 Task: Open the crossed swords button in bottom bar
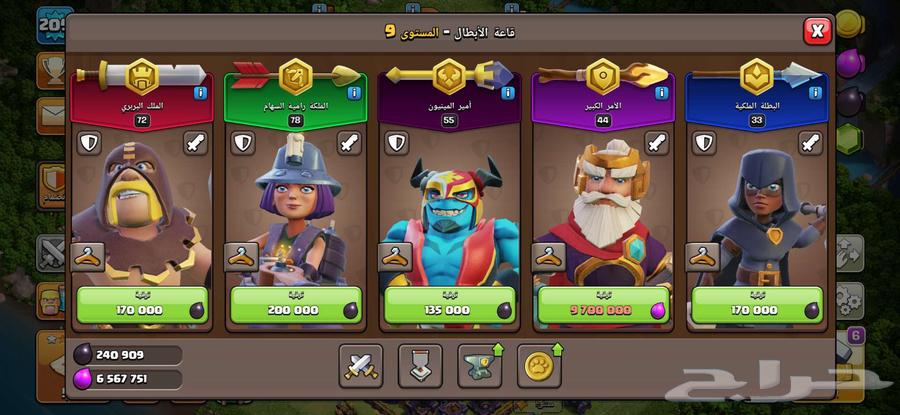[x=360, y=366]
